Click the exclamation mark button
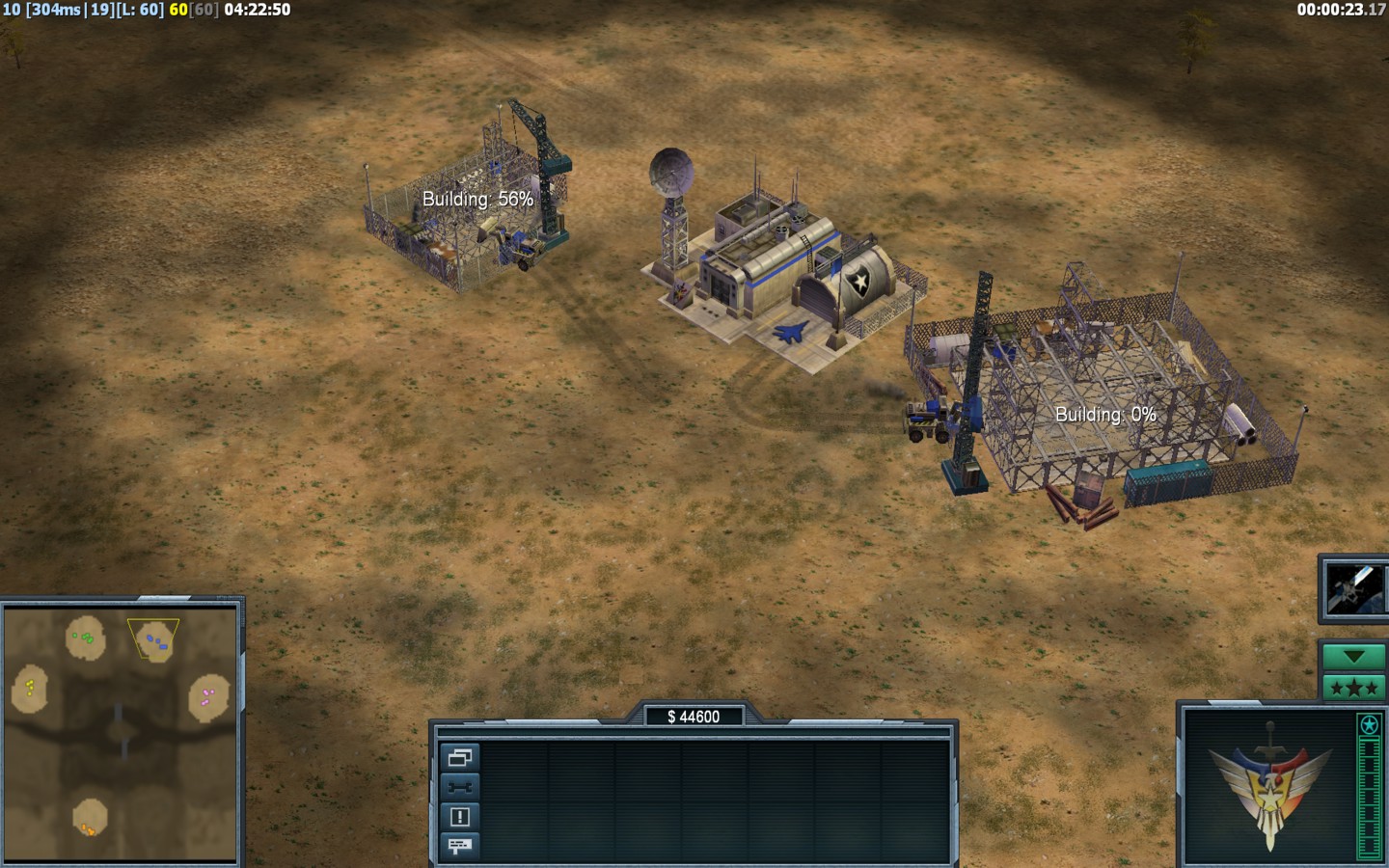Viewport: 1389px width, 868px height. click(459, 817)
